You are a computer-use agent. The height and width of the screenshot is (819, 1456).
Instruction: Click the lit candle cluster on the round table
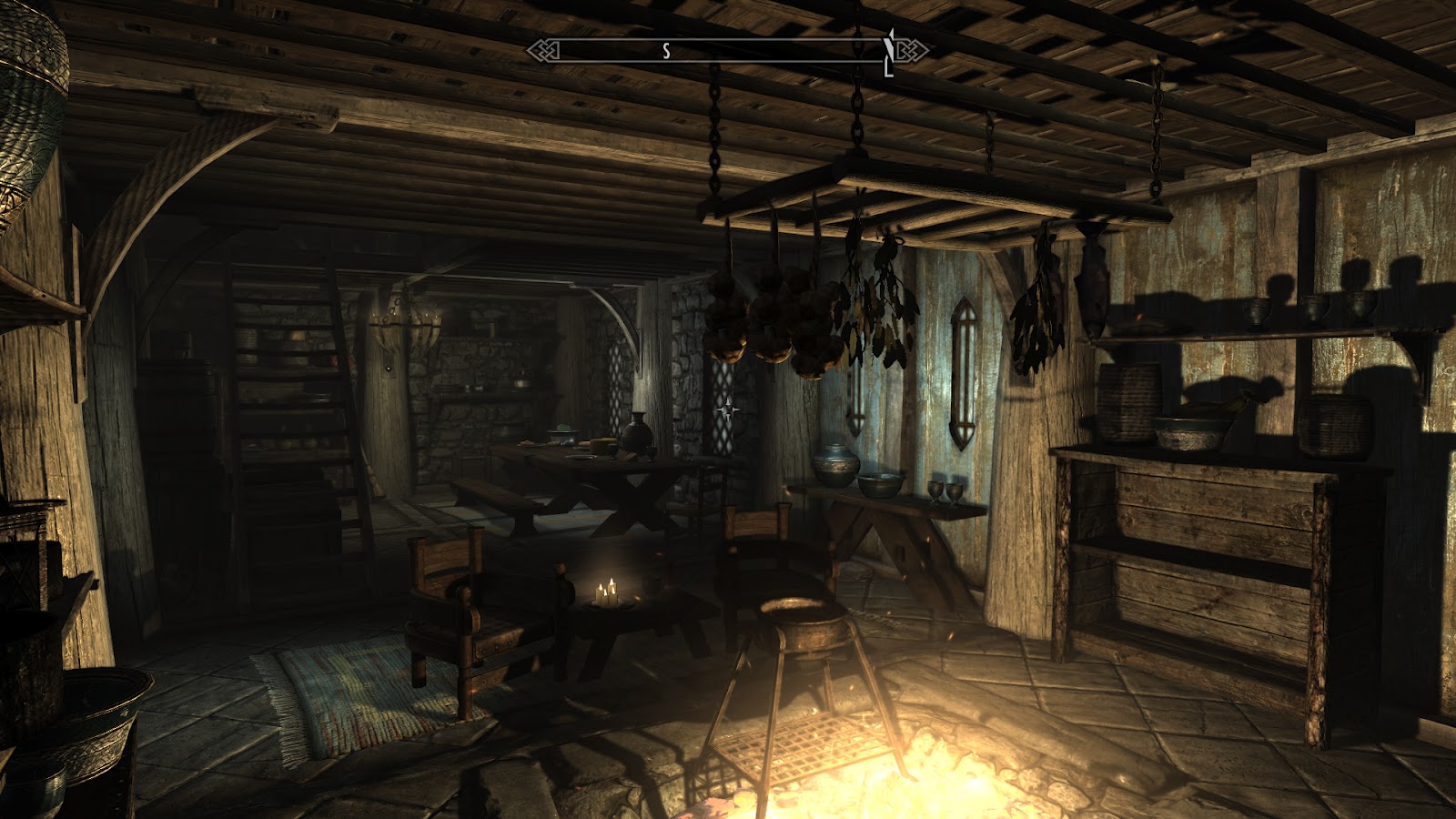605,591
